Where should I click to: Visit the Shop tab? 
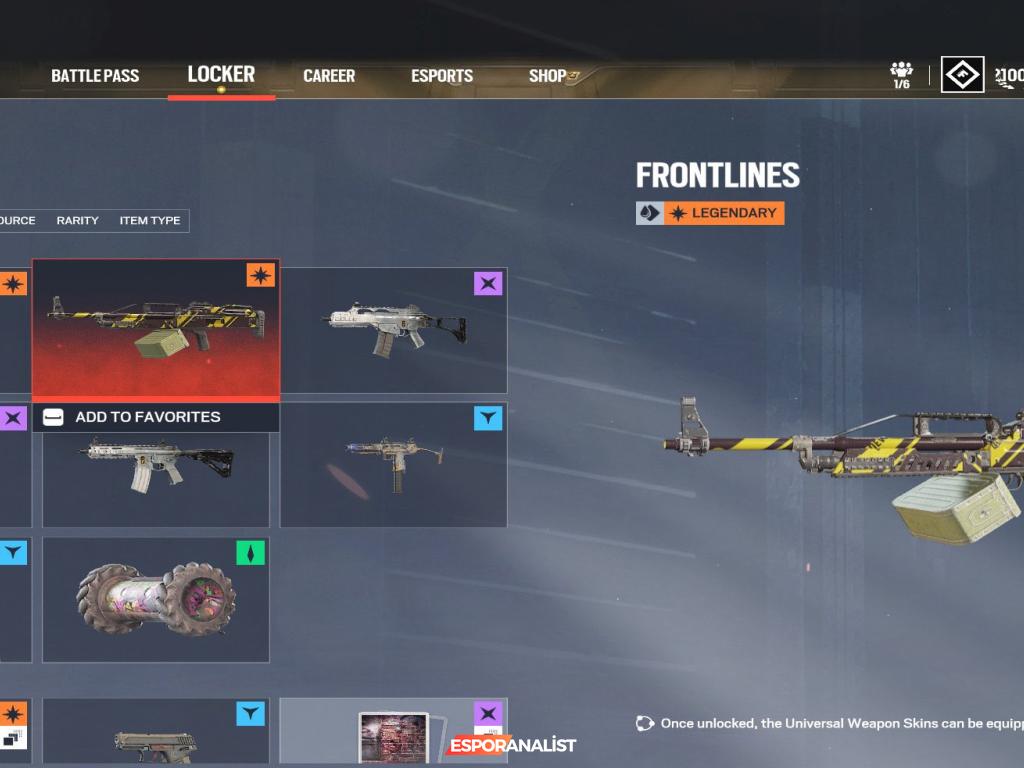(x=548, y=76)
